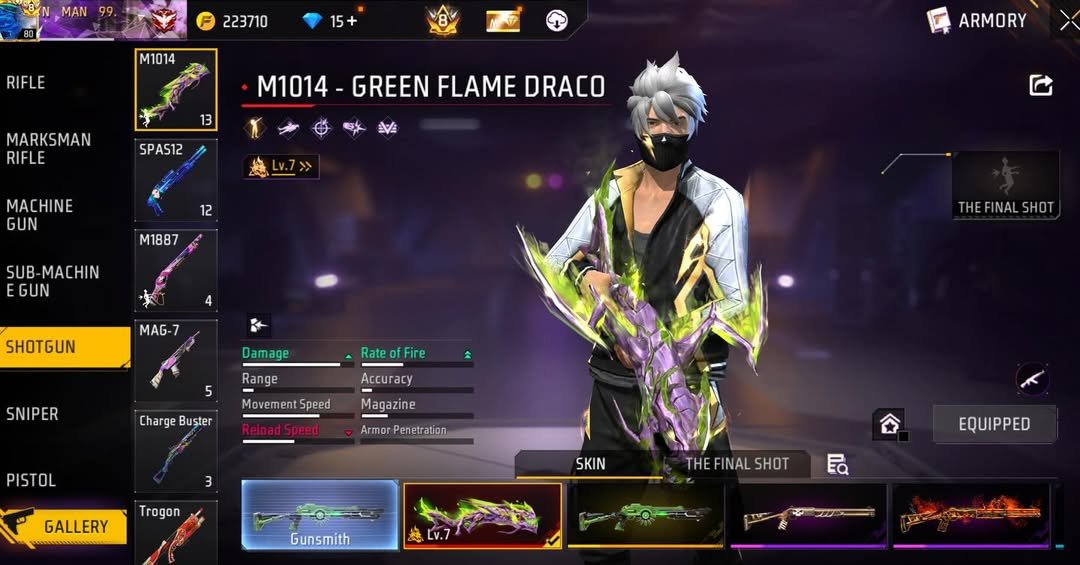The height and width of the screenshot is (565, 1080).
Task: Select the orange flame skin thumbnail
Action: 970,516
